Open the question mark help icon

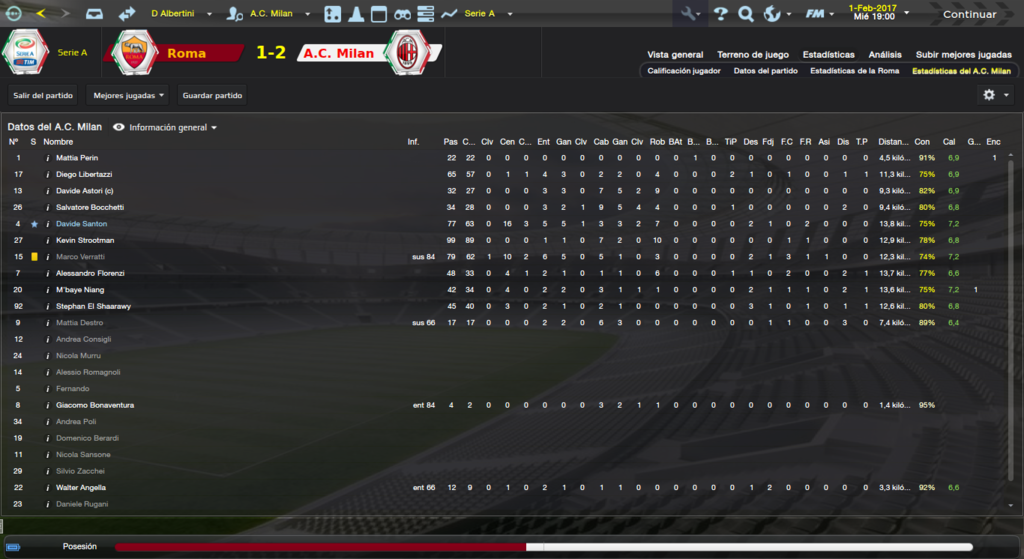[719, 14]
